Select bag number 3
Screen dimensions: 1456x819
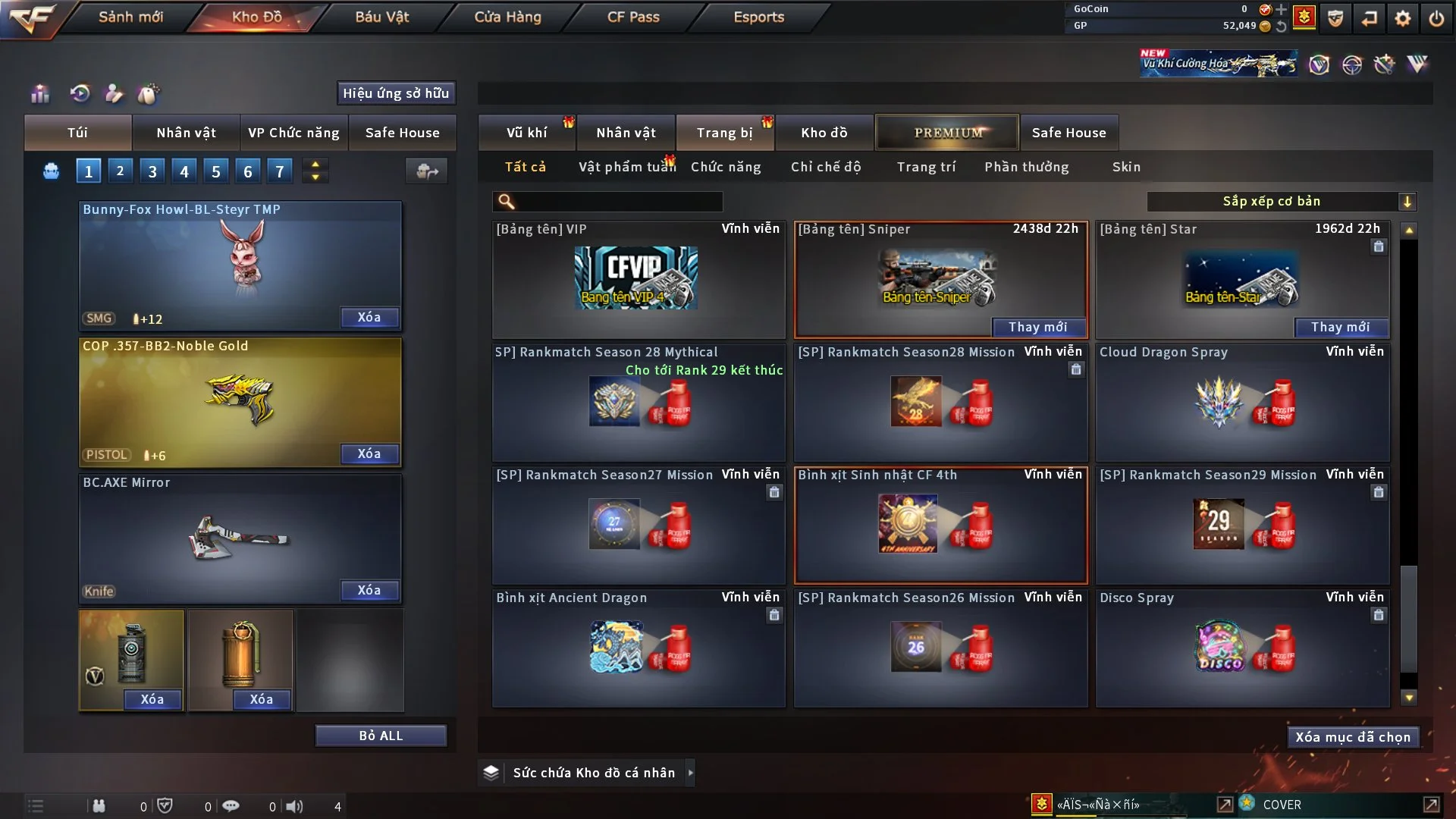pos(152,171)
